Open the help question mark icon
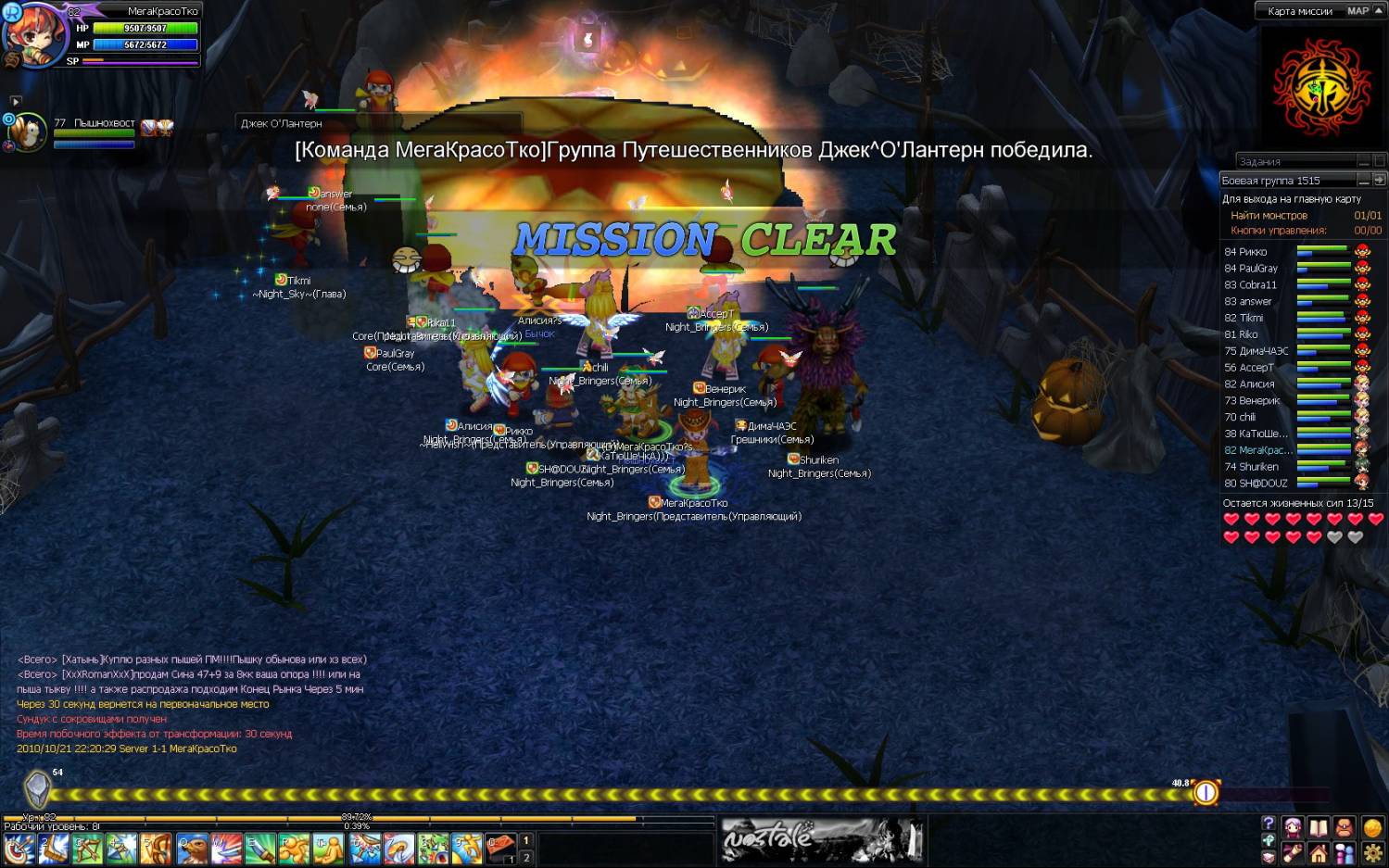This screenshot has width=1389, height=868. [1268, 824]
